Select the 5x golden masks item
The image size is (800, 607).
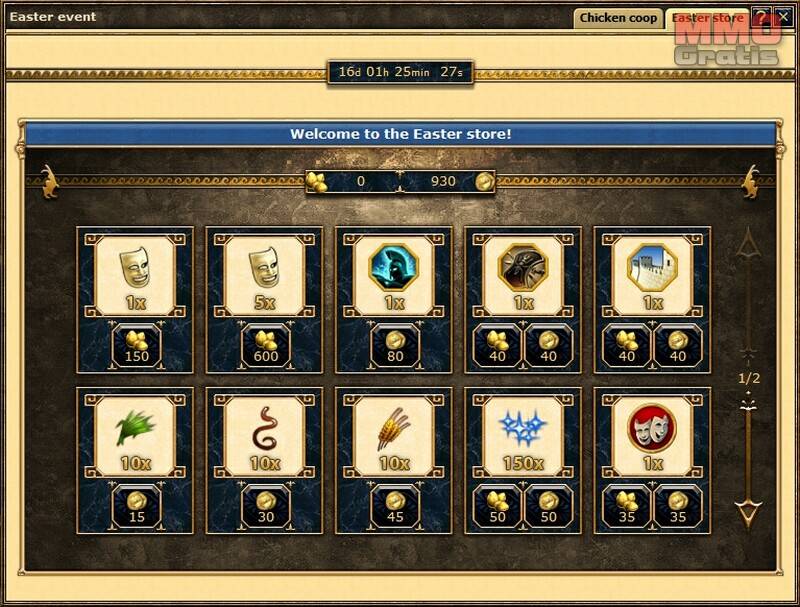[264, 268]
